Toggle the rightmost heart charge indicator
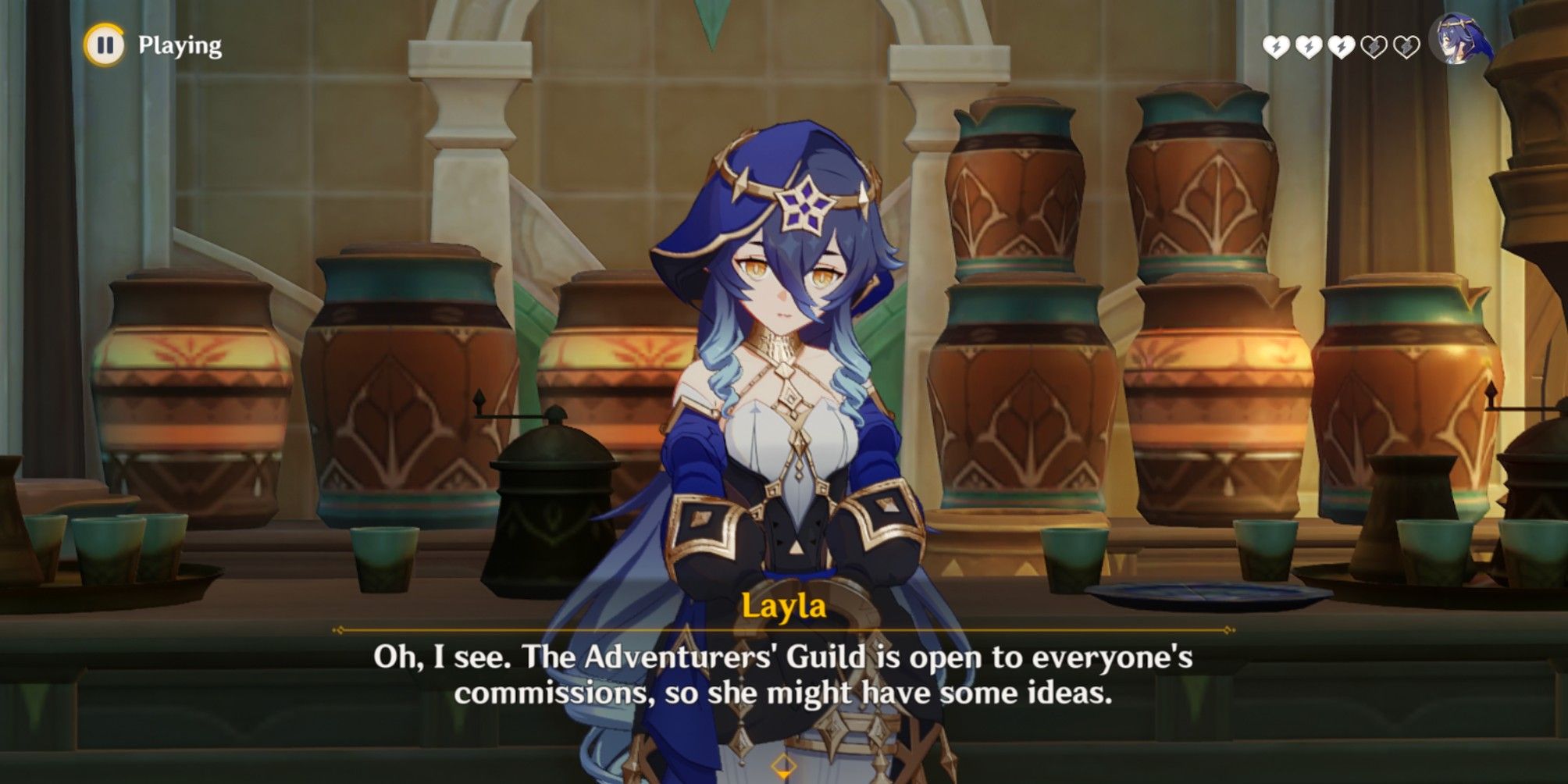The width and height of the screenshot is (1568, 784). click(1406, 48)
